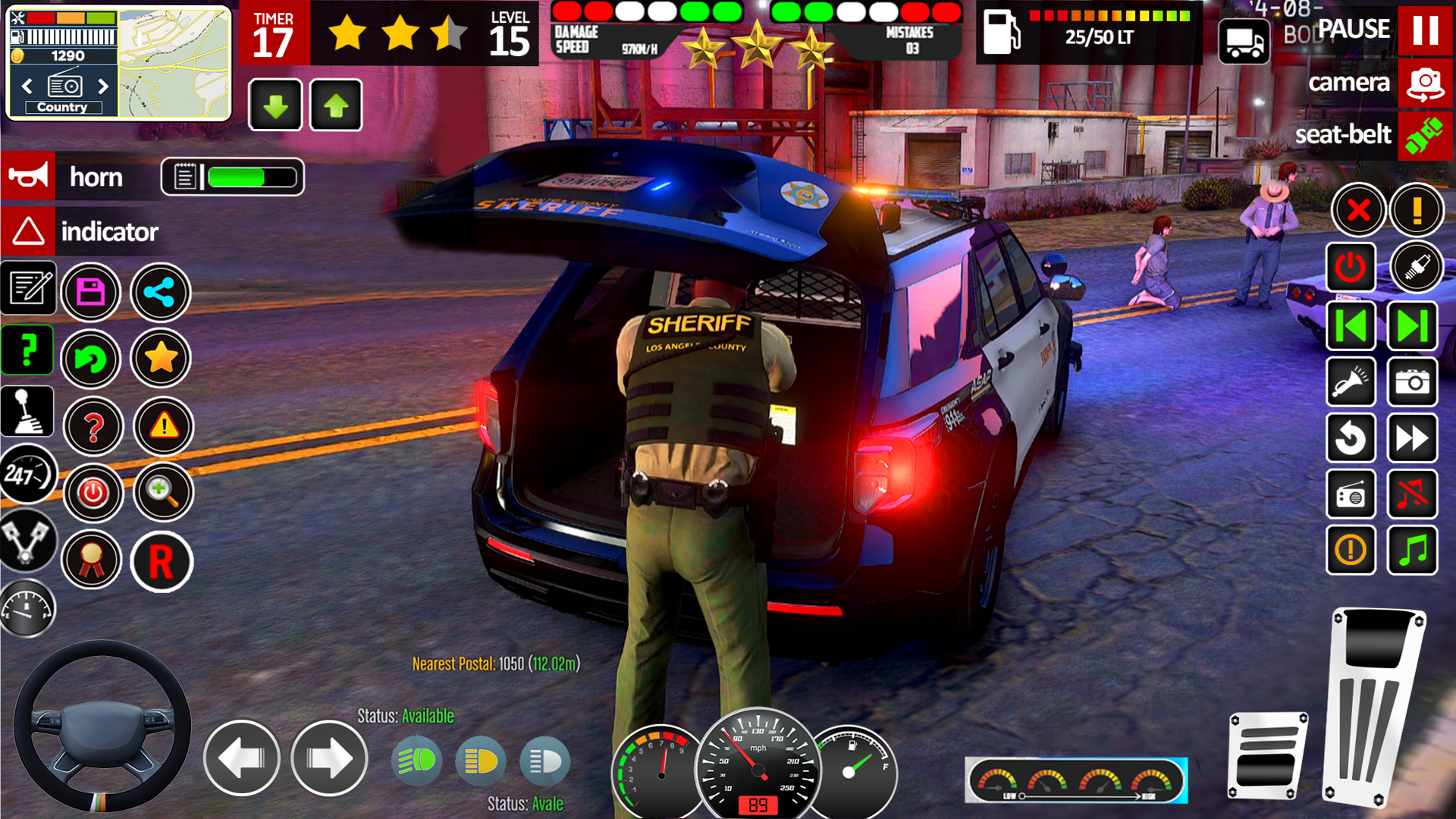Switch the camera view

pyautogui.click(x=1425, y=83)
